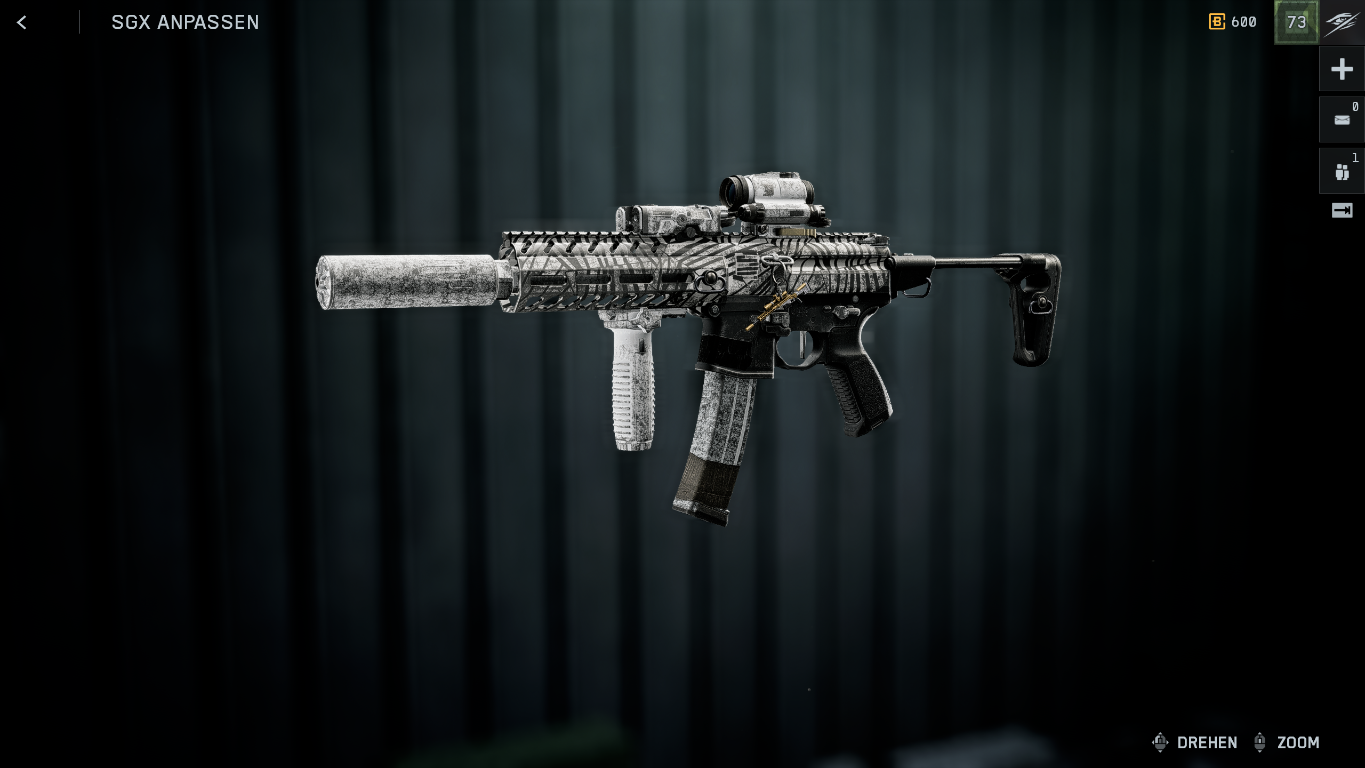Open the messages envelope icon showing 0

coord(1341,120)
